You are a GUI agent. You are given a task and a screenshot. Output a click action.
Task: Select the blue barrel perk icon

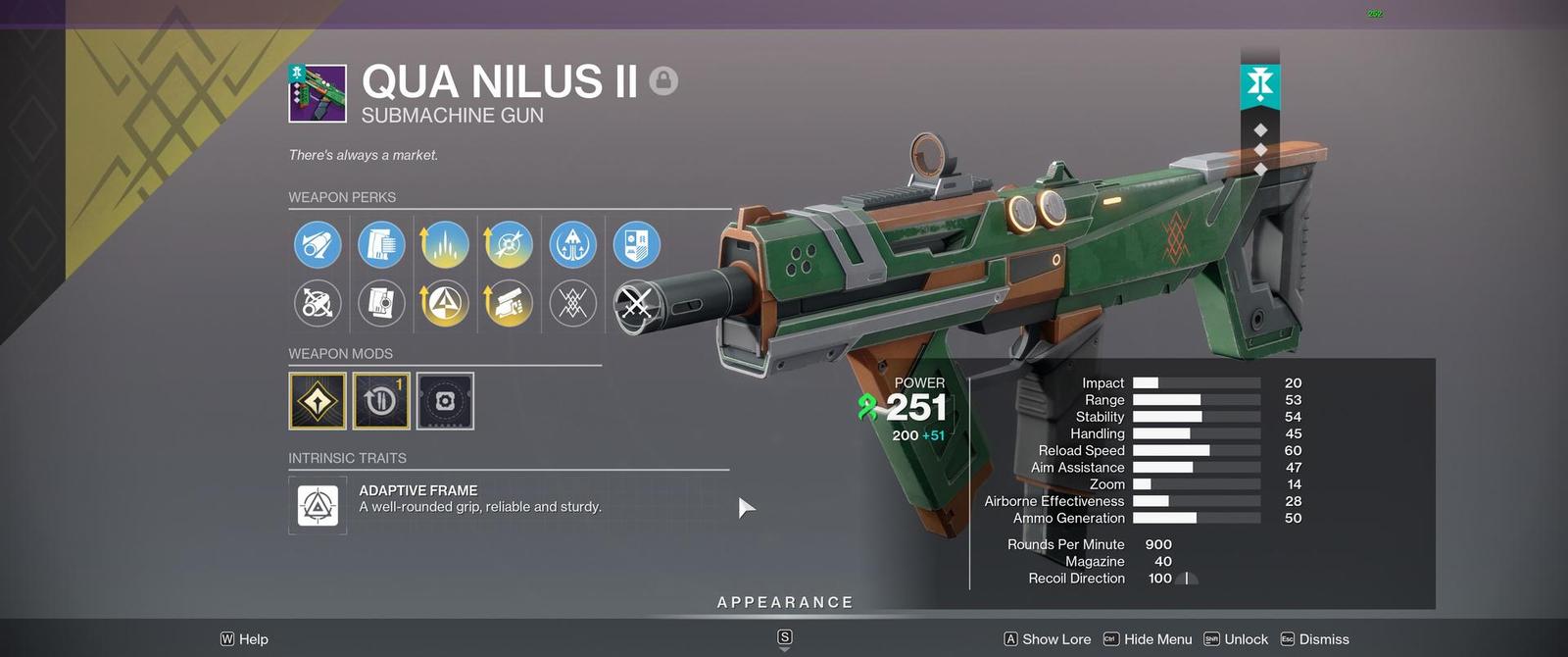point(318,245)
